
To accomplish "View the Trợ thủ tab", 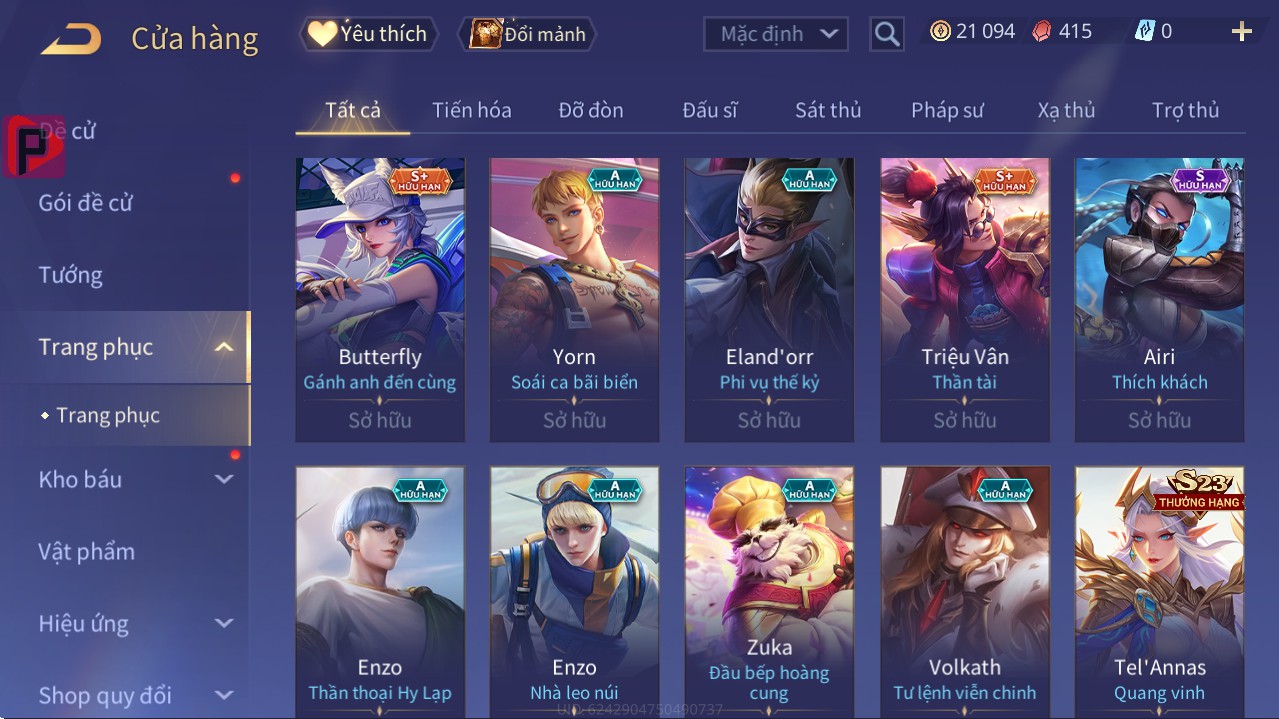I will [x=1185, y=110].
